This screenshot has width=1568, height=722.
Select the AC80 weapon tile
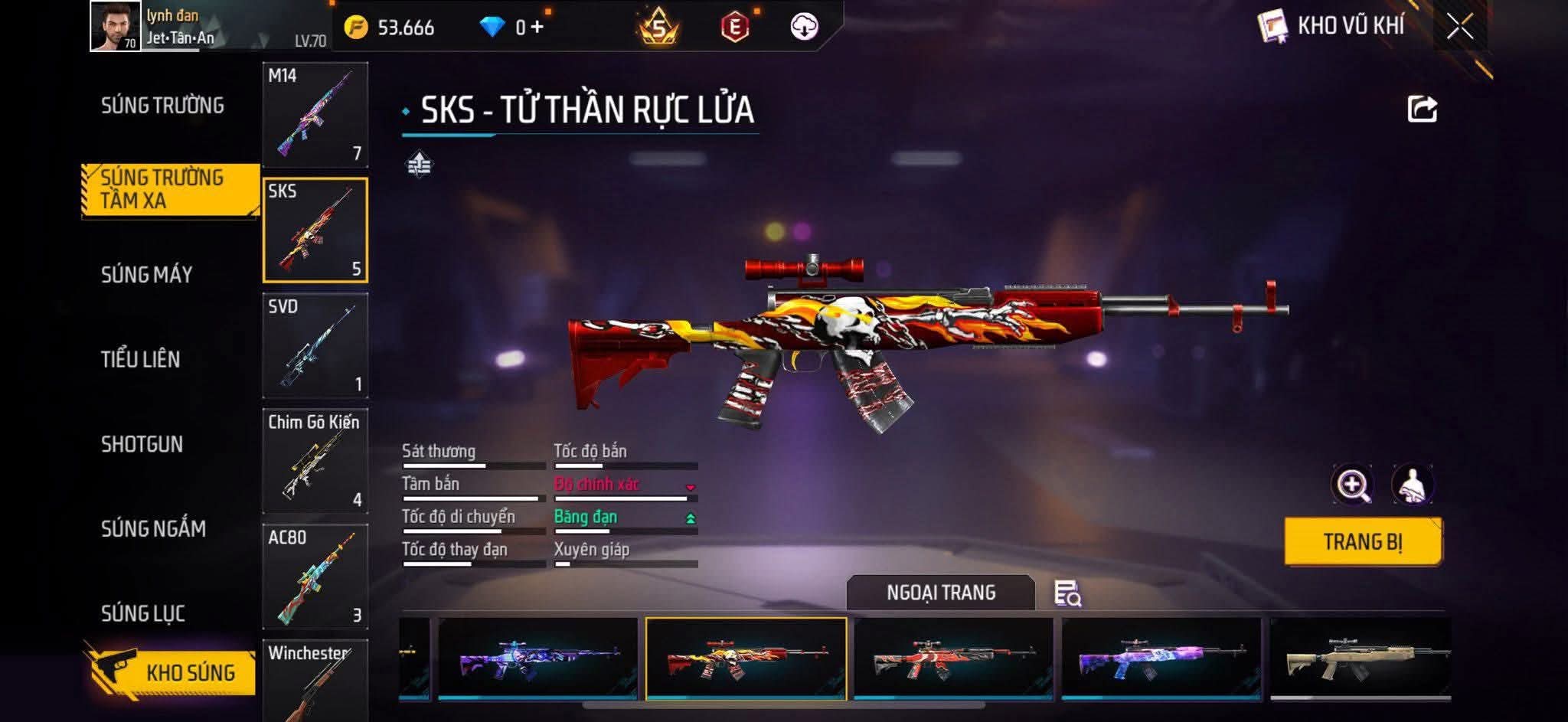[315, 577]
